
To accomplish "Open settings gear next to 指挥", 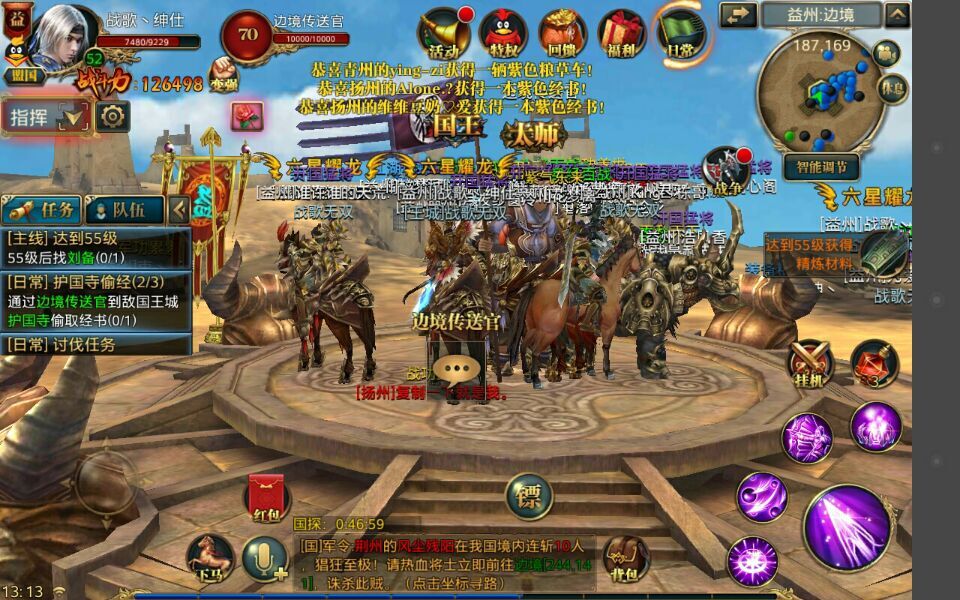I will 112,117.
